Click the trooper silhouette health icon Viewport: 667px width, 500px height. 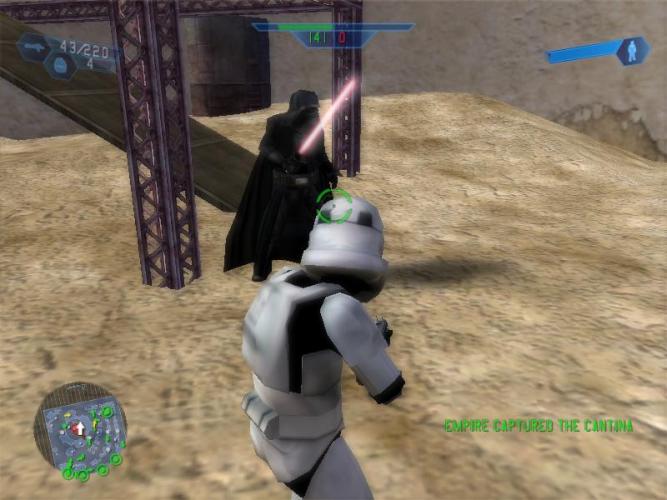coord(631,51)
